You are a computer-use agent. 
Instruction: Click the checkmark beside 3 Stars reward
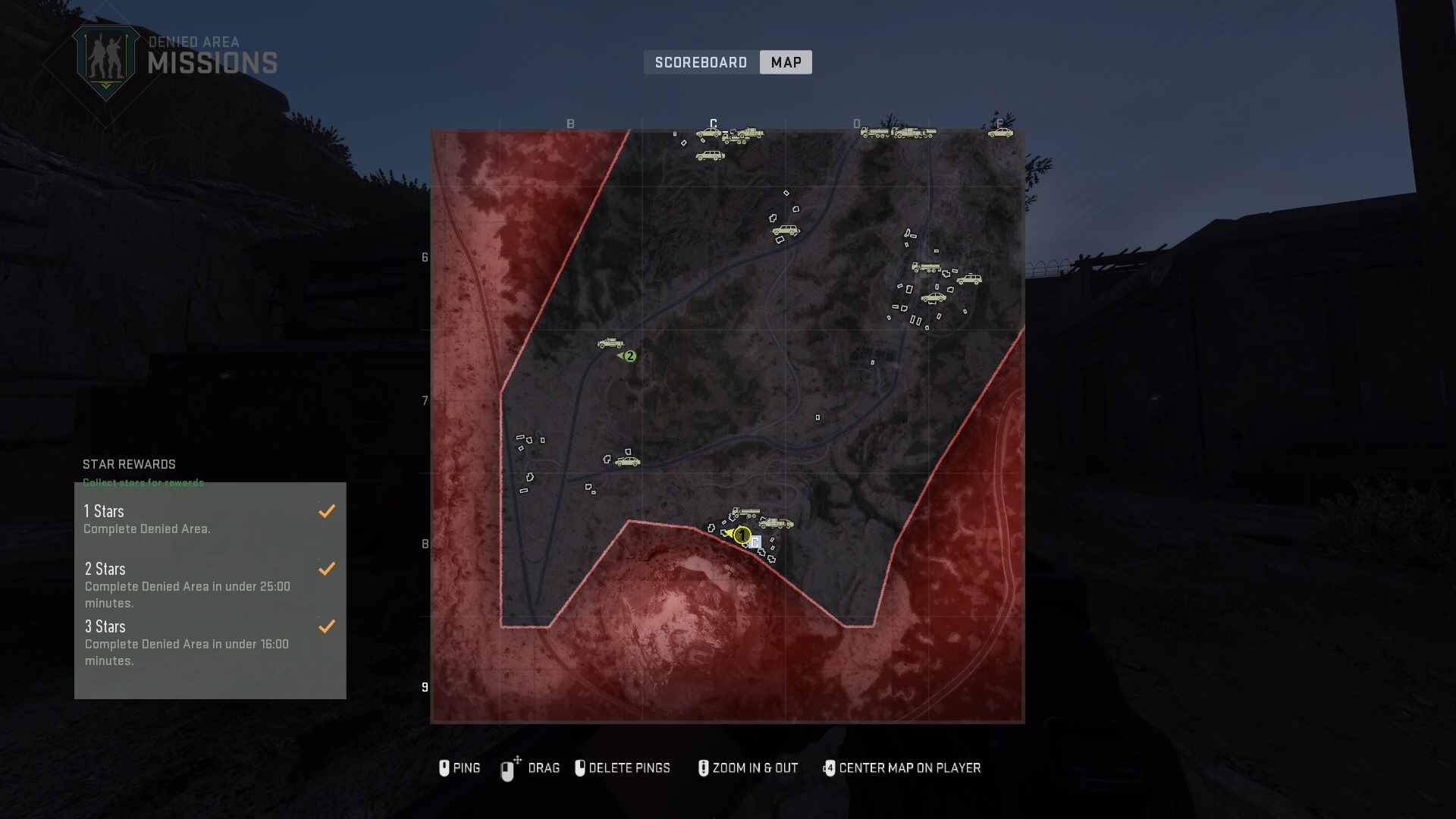click(x=327, y=626)
